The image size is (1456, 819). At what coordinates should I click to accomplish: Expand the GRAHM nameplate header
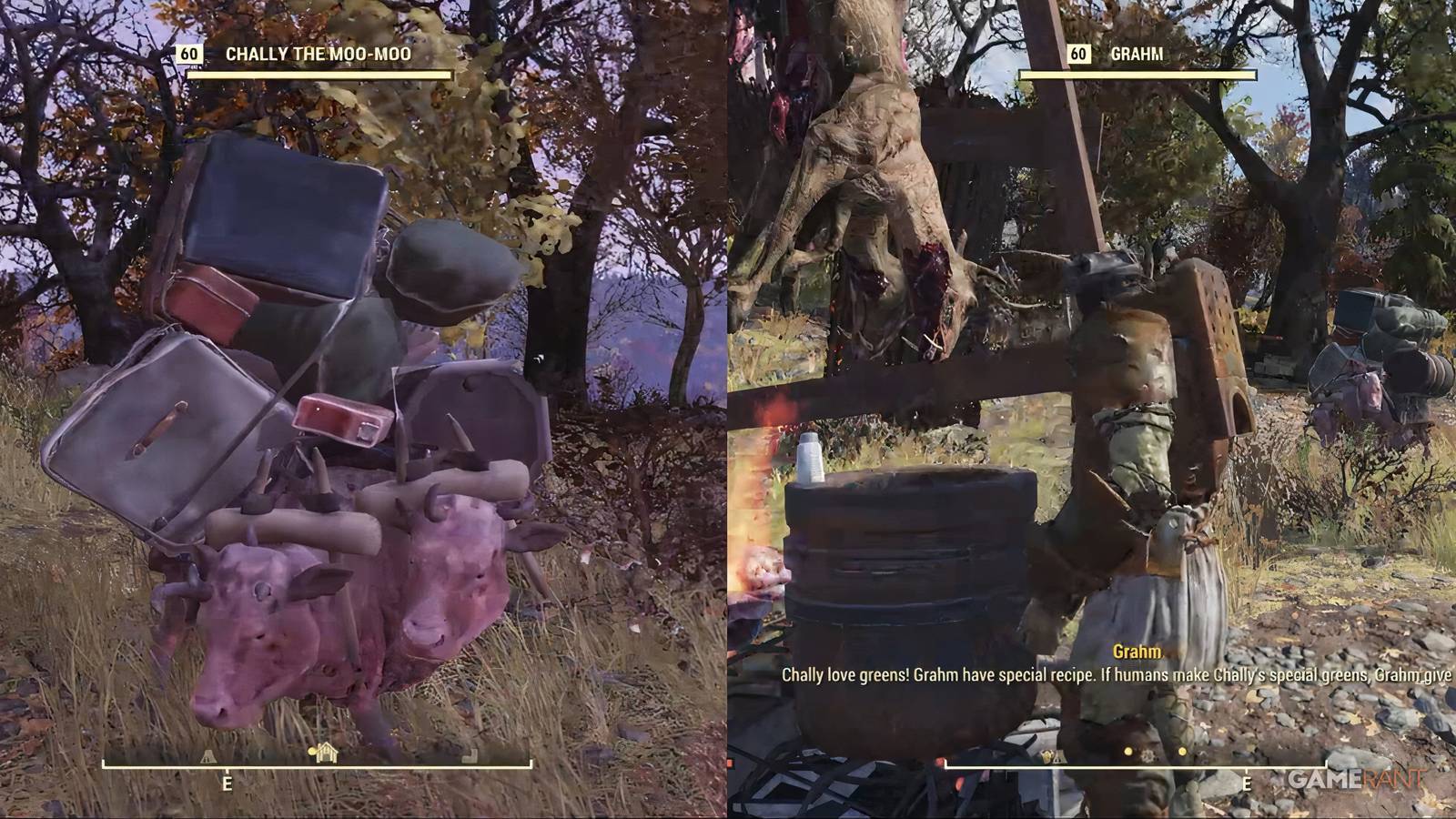[x=1137, y=56]
